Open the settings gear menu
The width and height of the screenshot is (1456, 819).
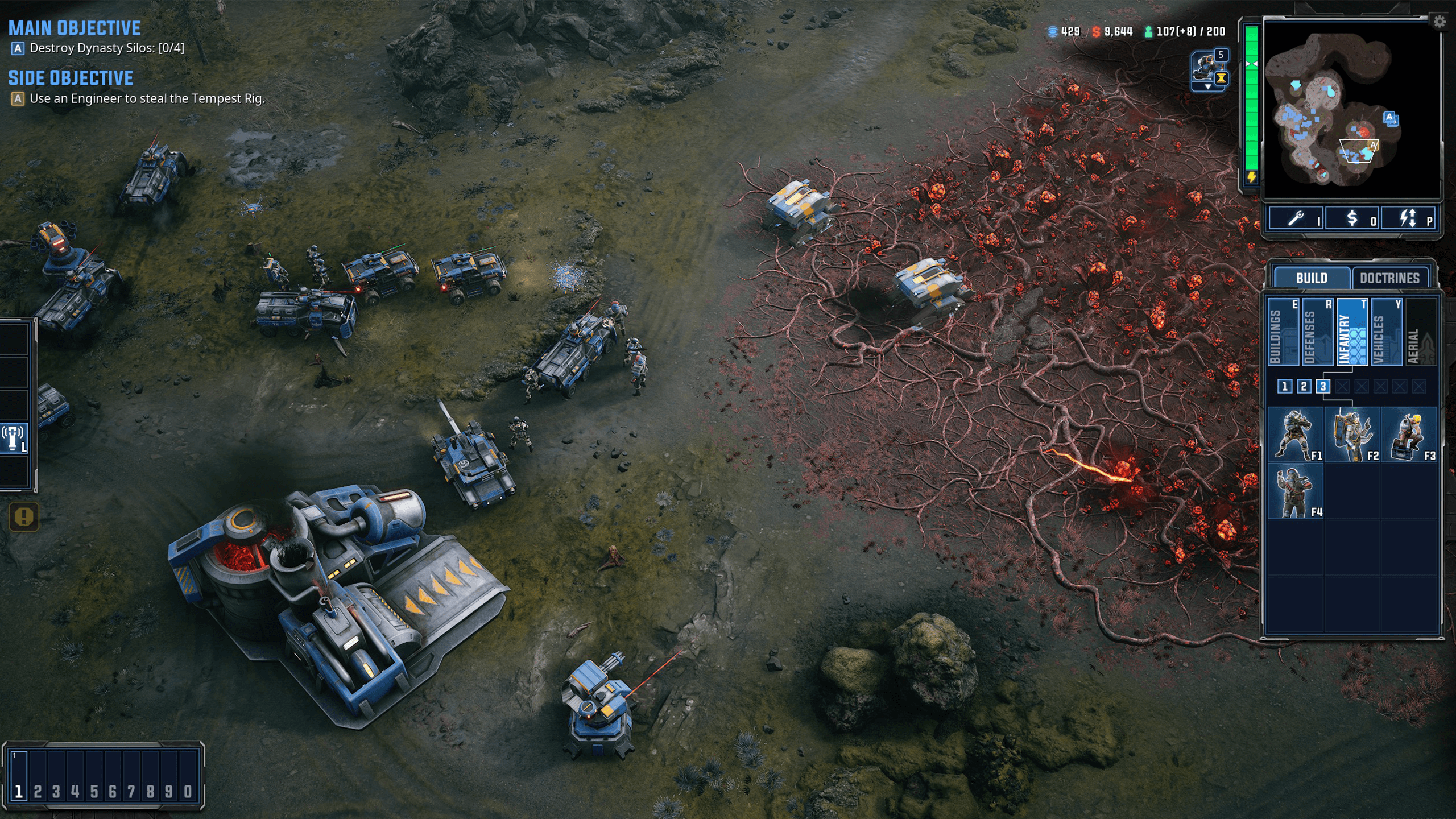tap(1438, 22)
